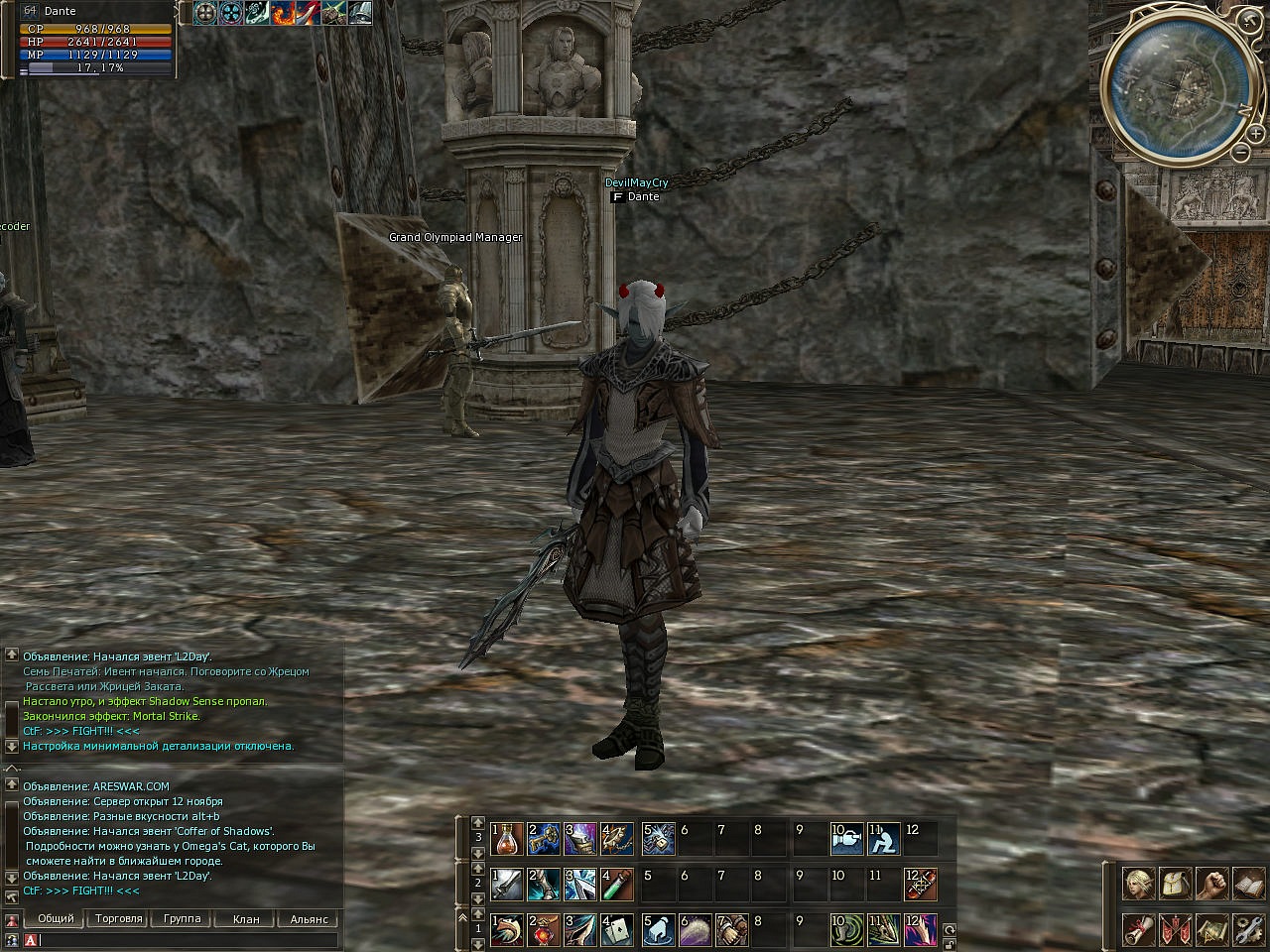Zoom out the minimap with minus button
The image size is (1270, 952).
tap(1240, 152)
